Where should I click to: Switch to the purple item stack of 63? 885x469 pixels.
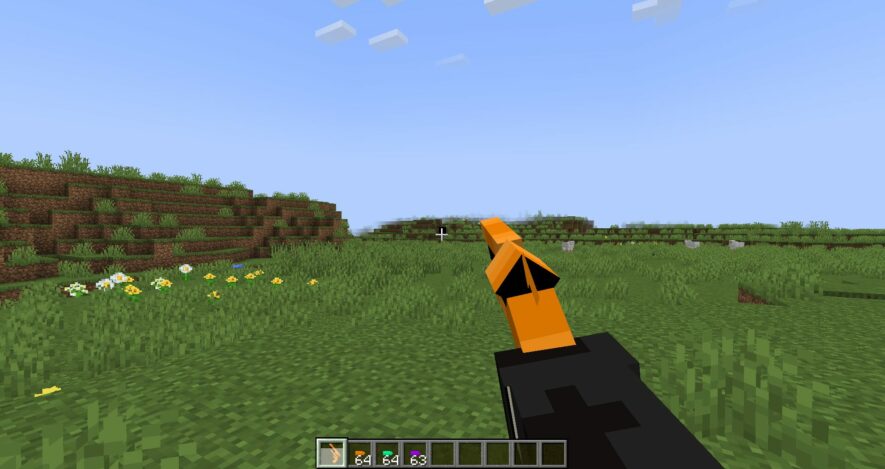coord(415,454)
